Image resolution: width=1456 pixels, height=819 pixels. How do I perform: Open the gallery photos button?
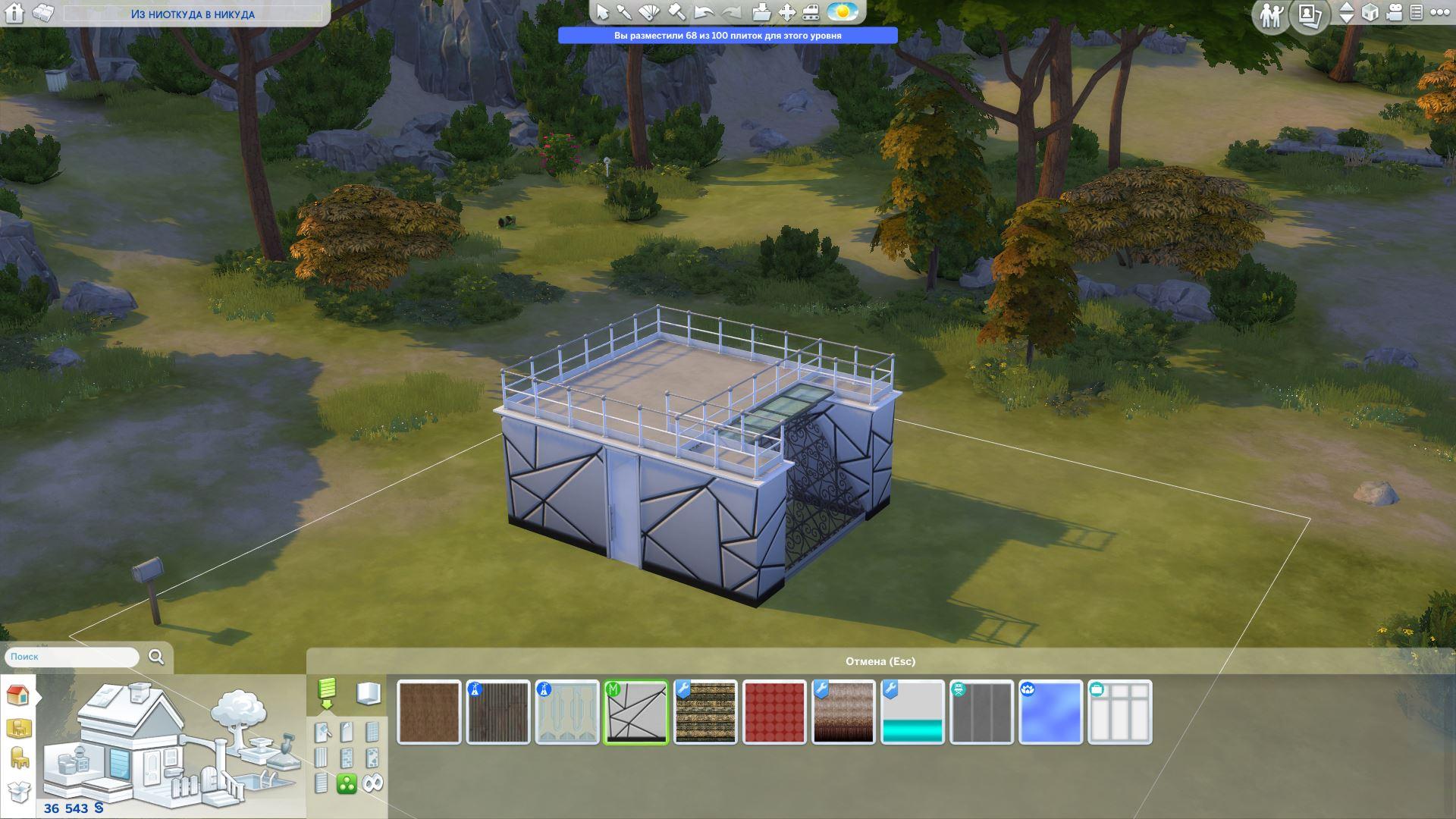1310,14
